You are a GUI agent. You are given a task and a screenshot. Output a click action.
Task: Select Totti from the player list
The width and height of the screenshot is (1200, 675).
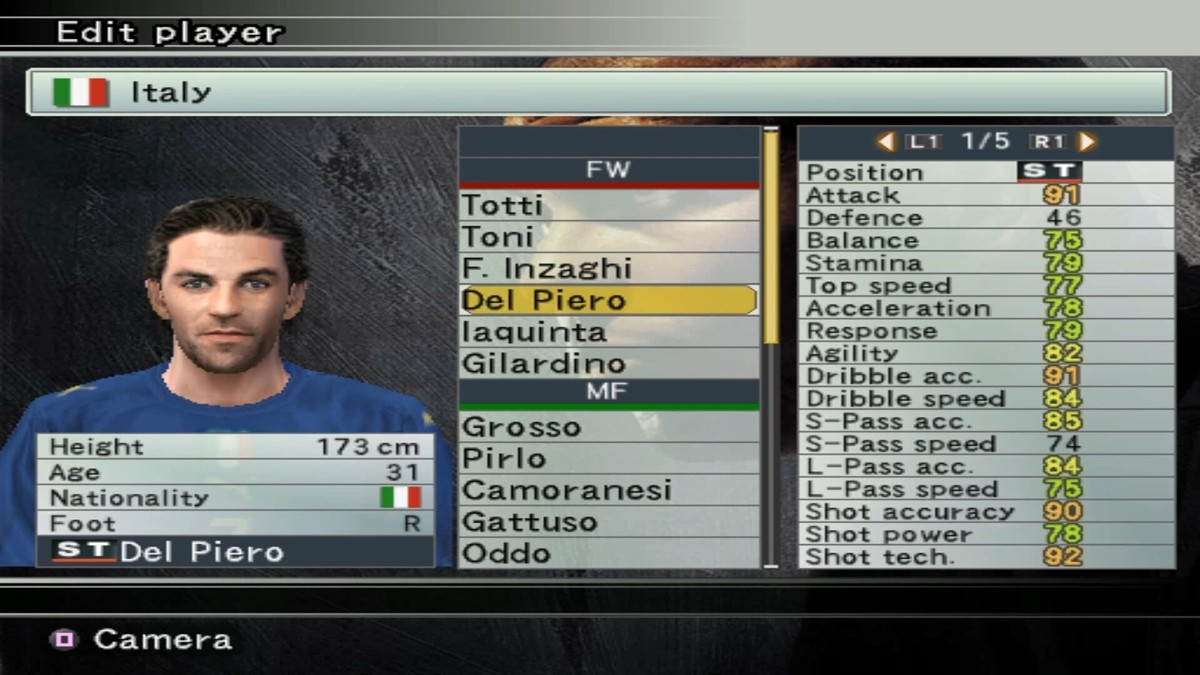click(x=608, y=205)
